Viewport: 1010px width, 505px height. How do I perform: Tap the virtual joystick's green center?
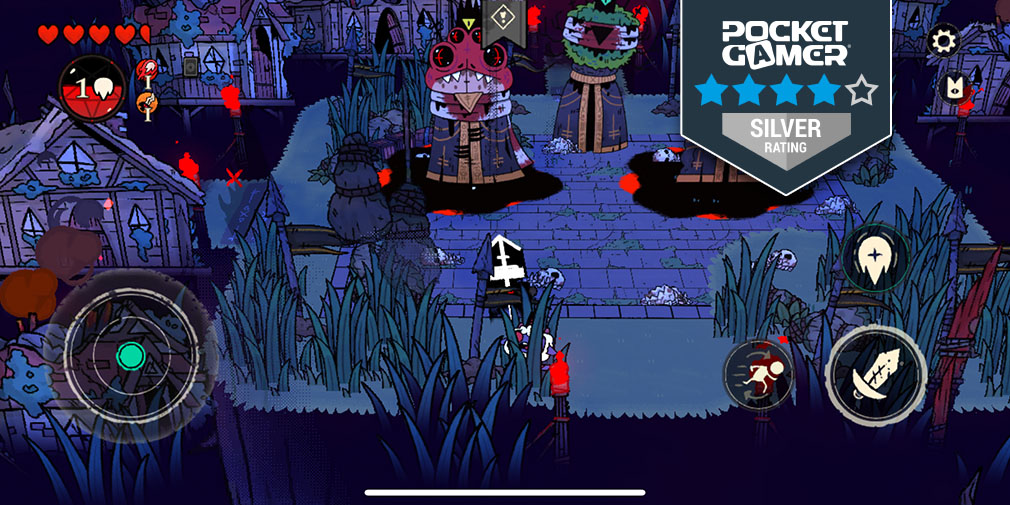click(130, 355)
